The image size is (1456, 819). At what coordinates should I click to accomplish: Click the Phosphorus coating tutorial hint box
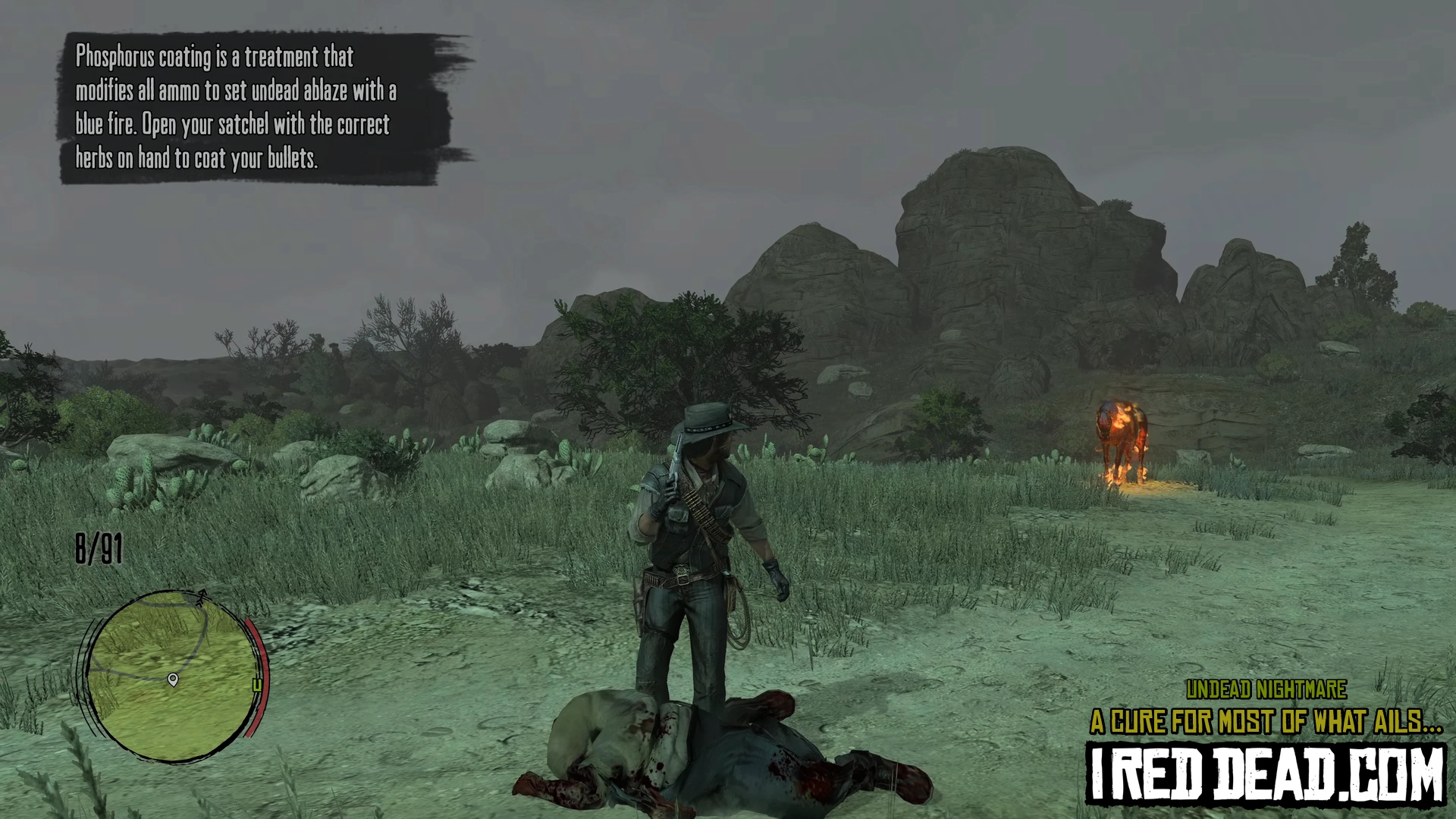[258, 108]
